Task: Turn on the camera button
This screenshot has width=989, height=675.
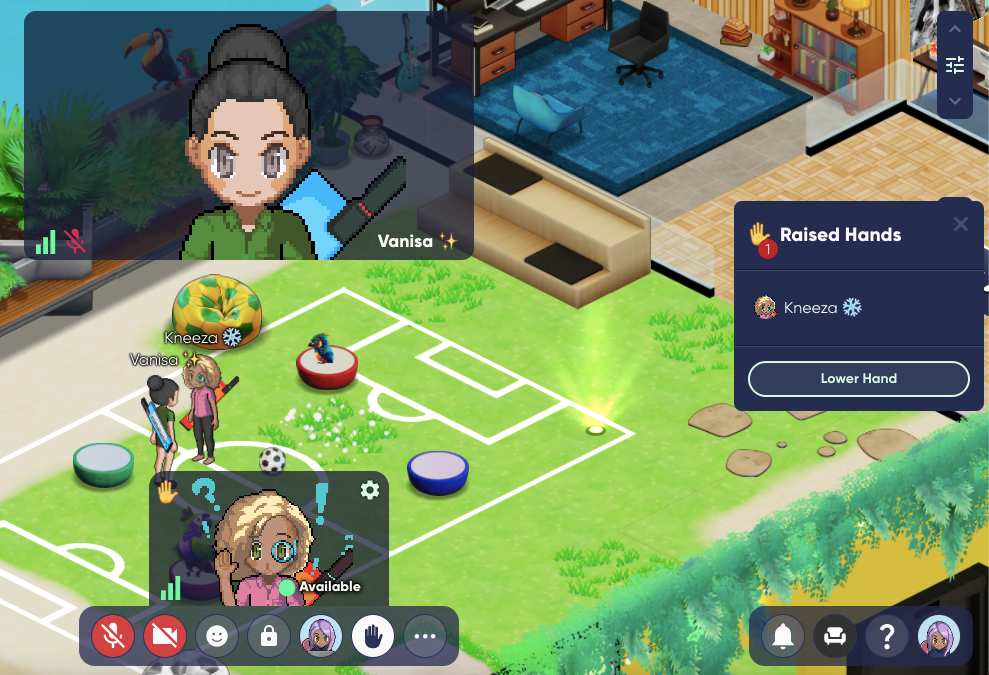Action: (165, 636)
